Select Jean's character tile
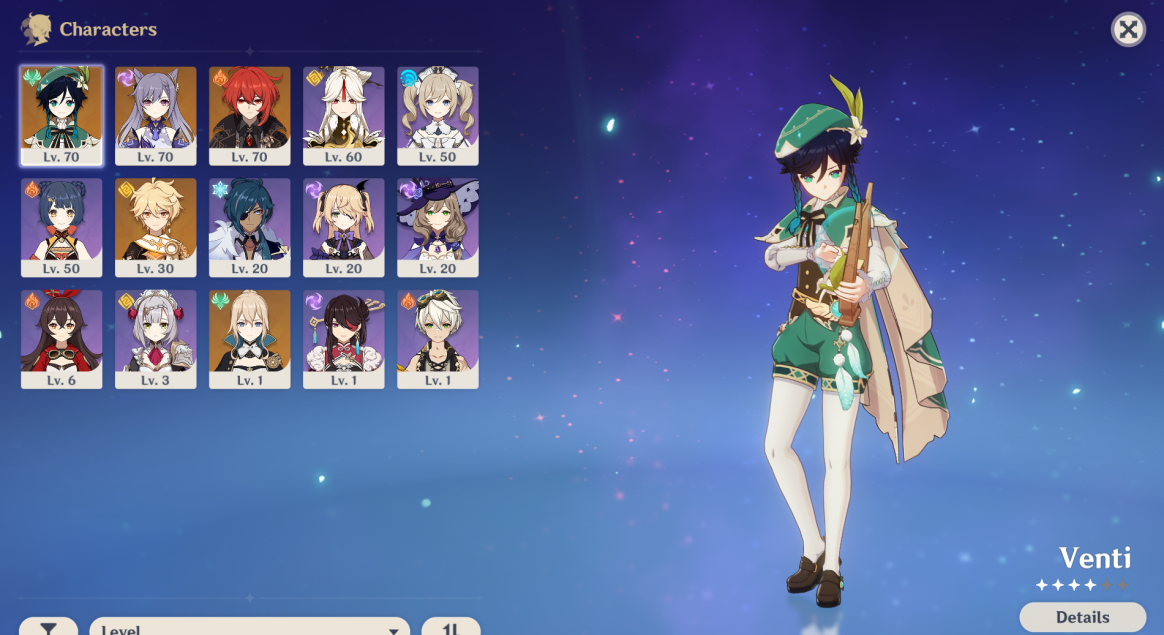1164x635 pixels. 249,337
